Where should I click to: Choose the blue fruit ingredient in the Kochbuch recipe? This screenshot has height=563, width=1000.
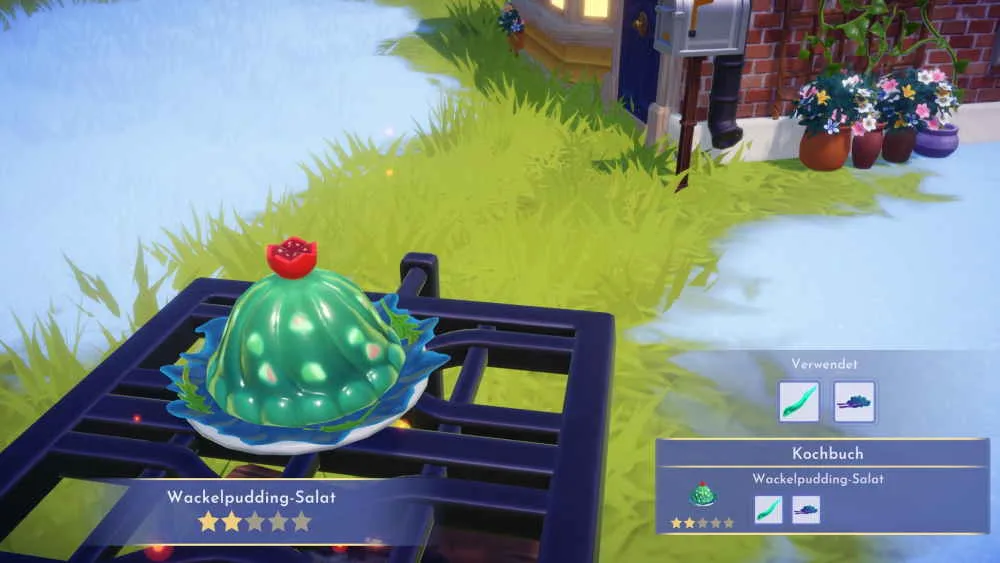pos(806,509)
